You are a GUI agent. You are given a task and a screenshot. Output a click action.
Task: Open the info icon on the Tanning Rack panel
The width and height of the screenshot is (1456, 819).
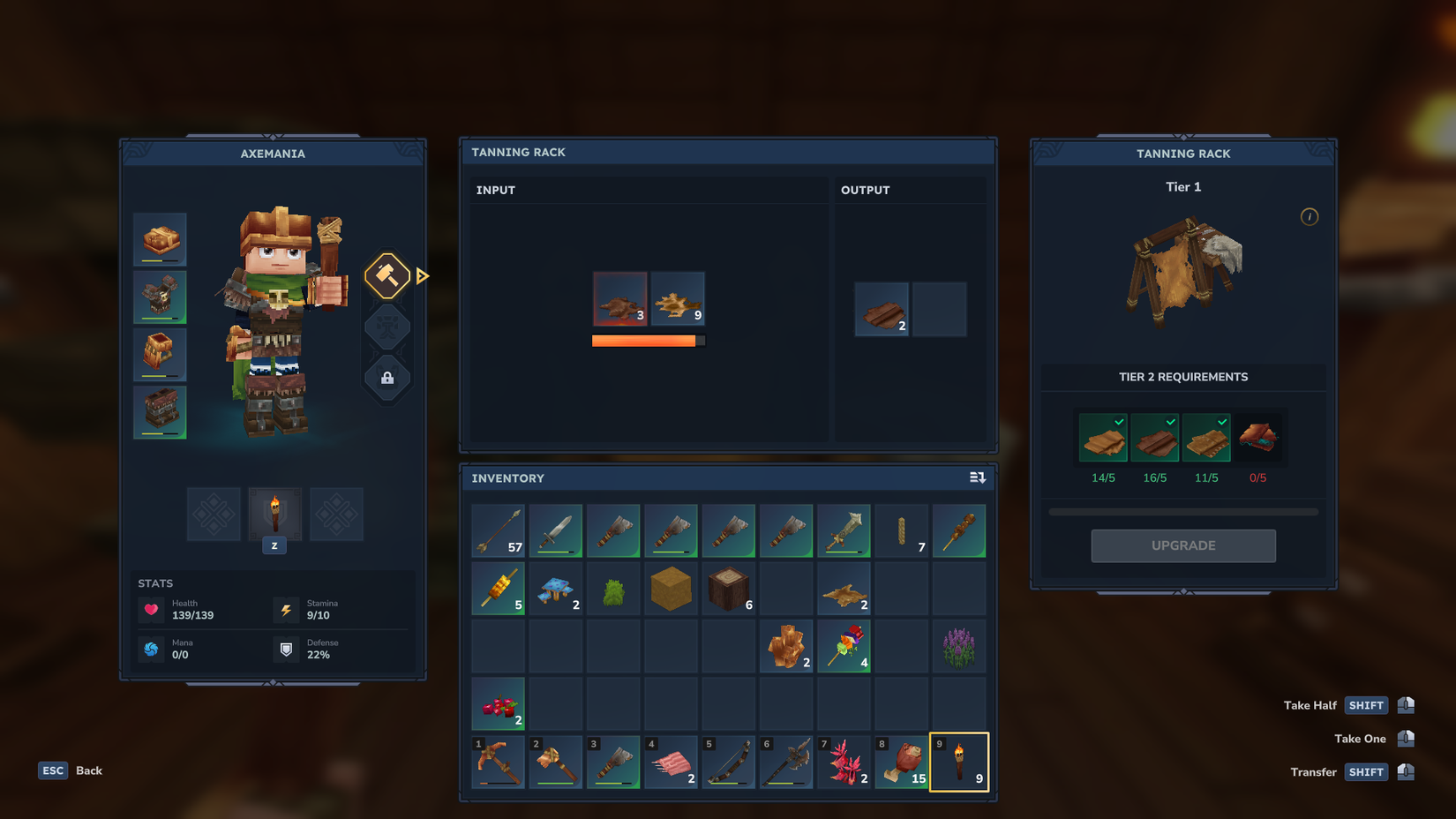[x=1310, y=216]
